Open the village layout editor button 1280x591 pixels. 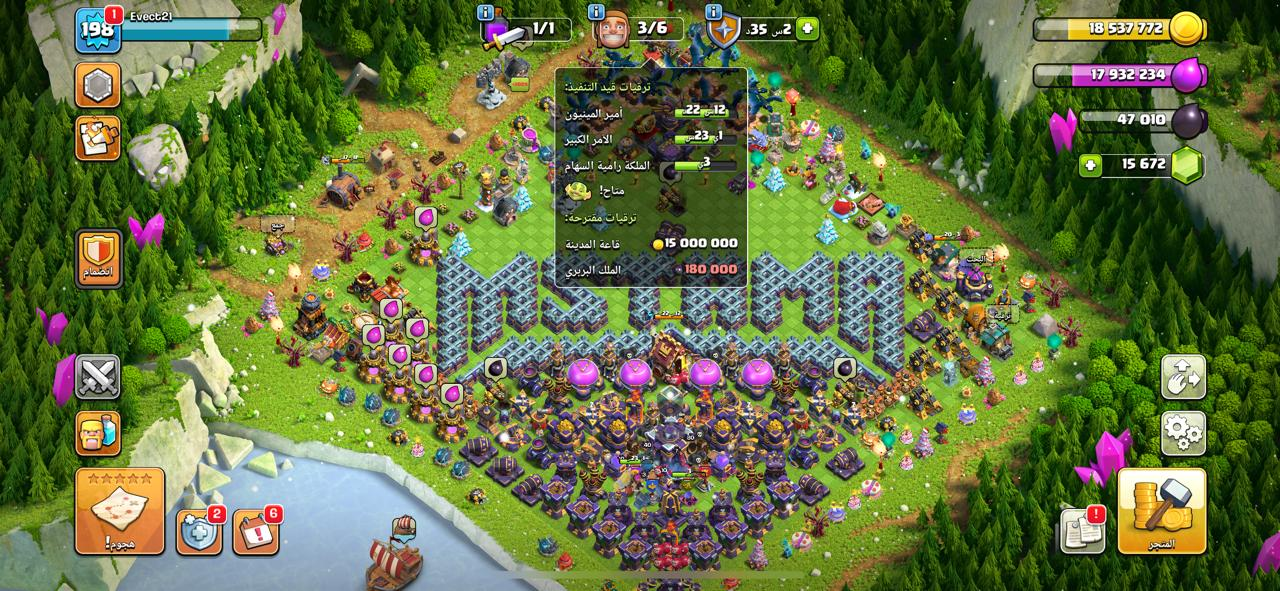1183,377
